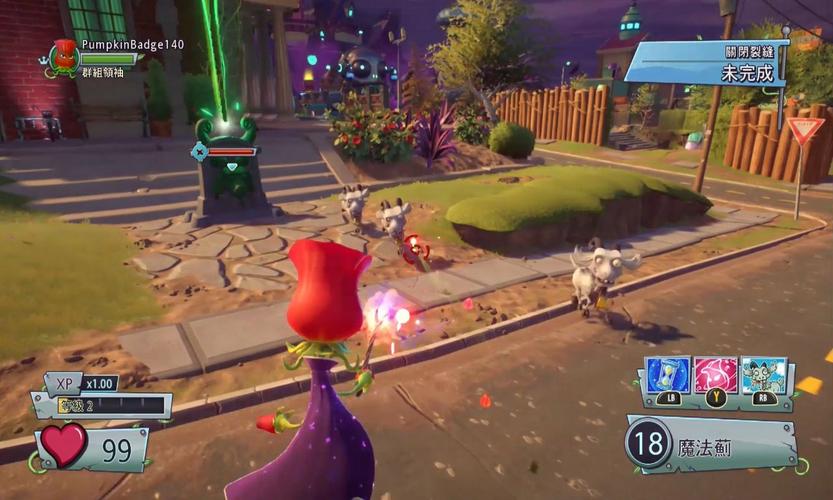Select the PumpkinBadge140 player badge
This screenshot has width=833, height=500.
pos(66,56)
